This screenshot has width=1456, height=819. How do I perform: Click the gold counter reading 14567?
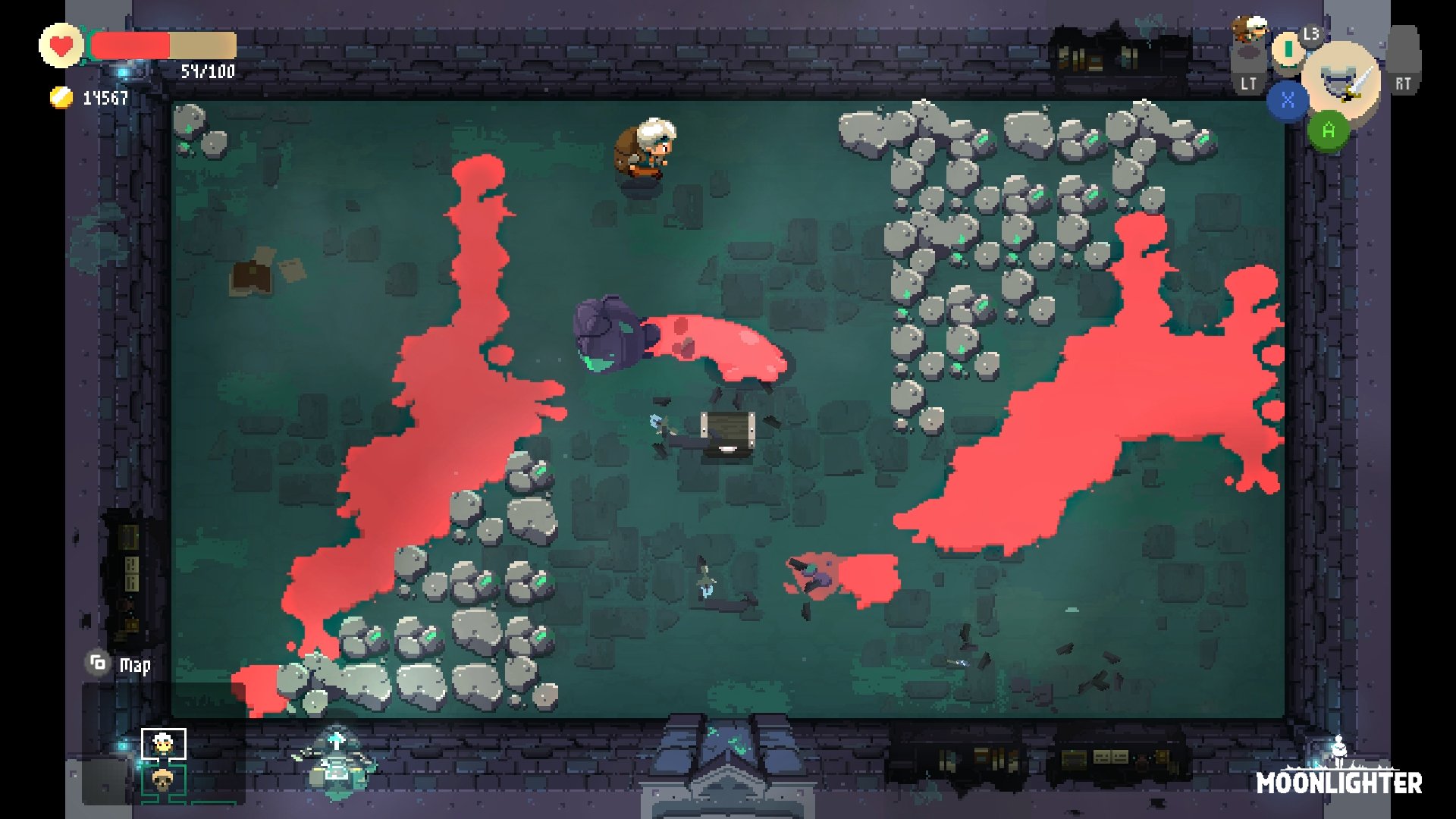pyautogui.click(x=105, y=97)
